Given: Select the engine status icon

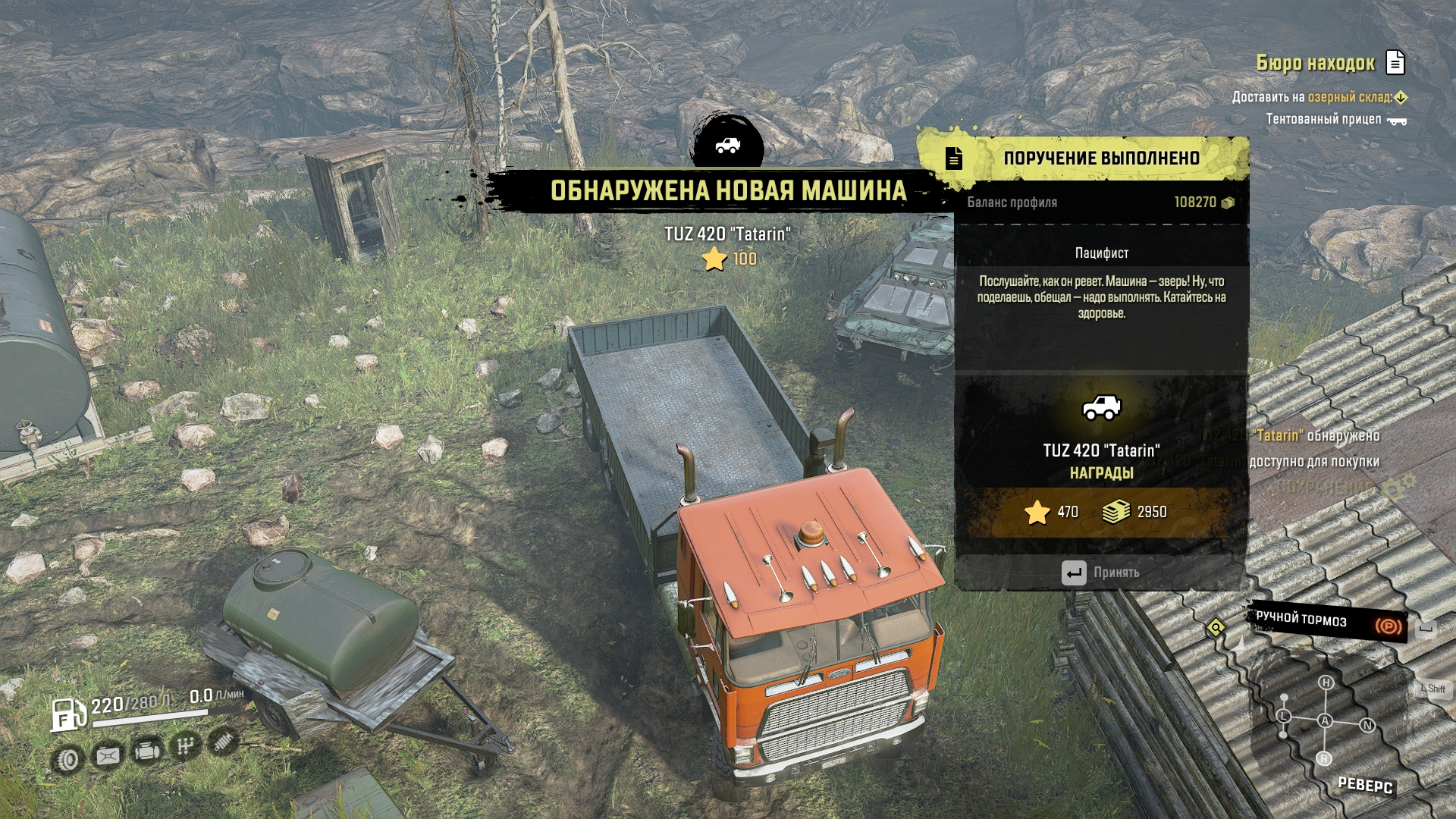Looking at the screenshot, I should click(x=147, y=752).
